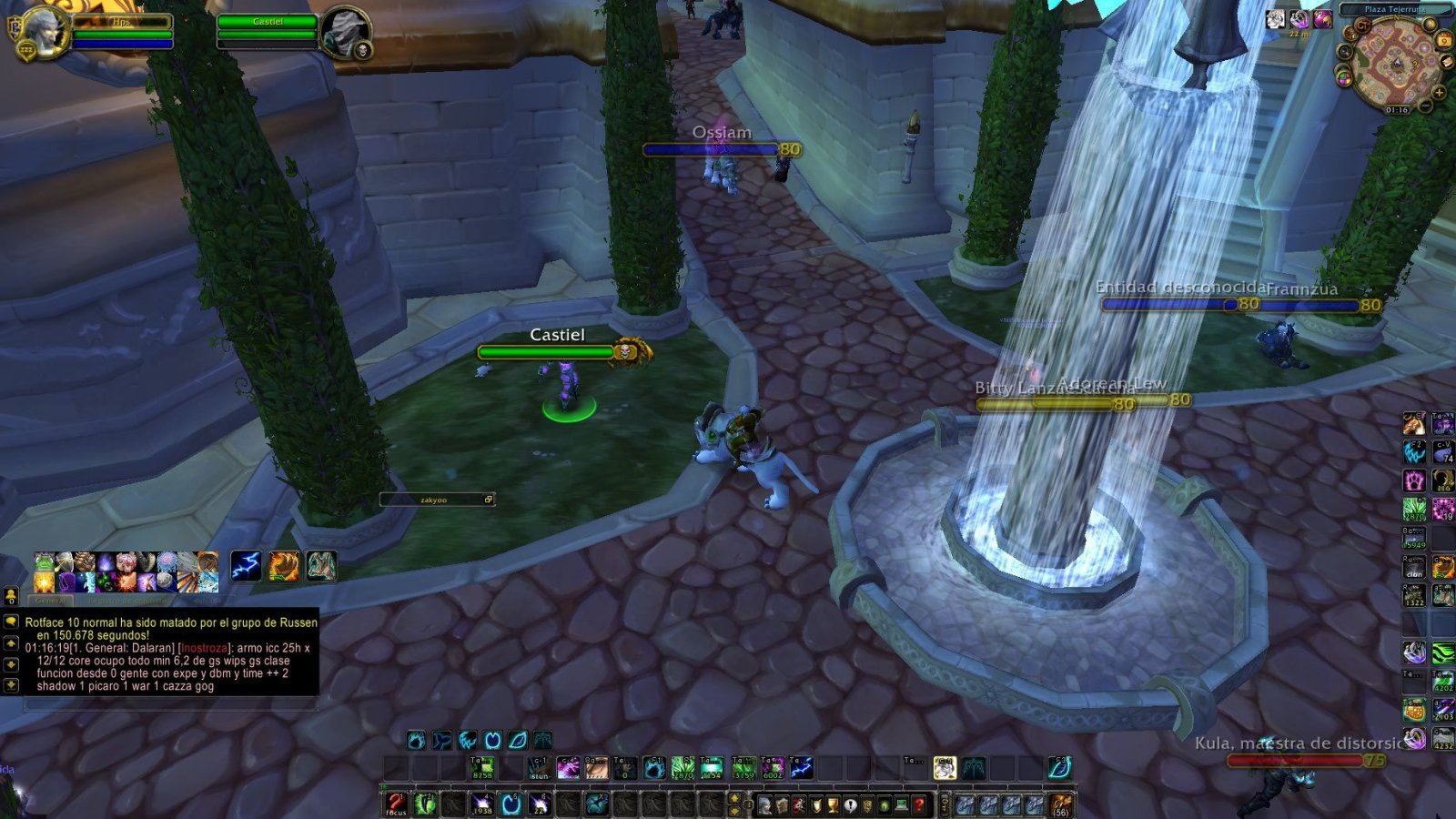Click the focus action button labeled focus

point(395,804)
